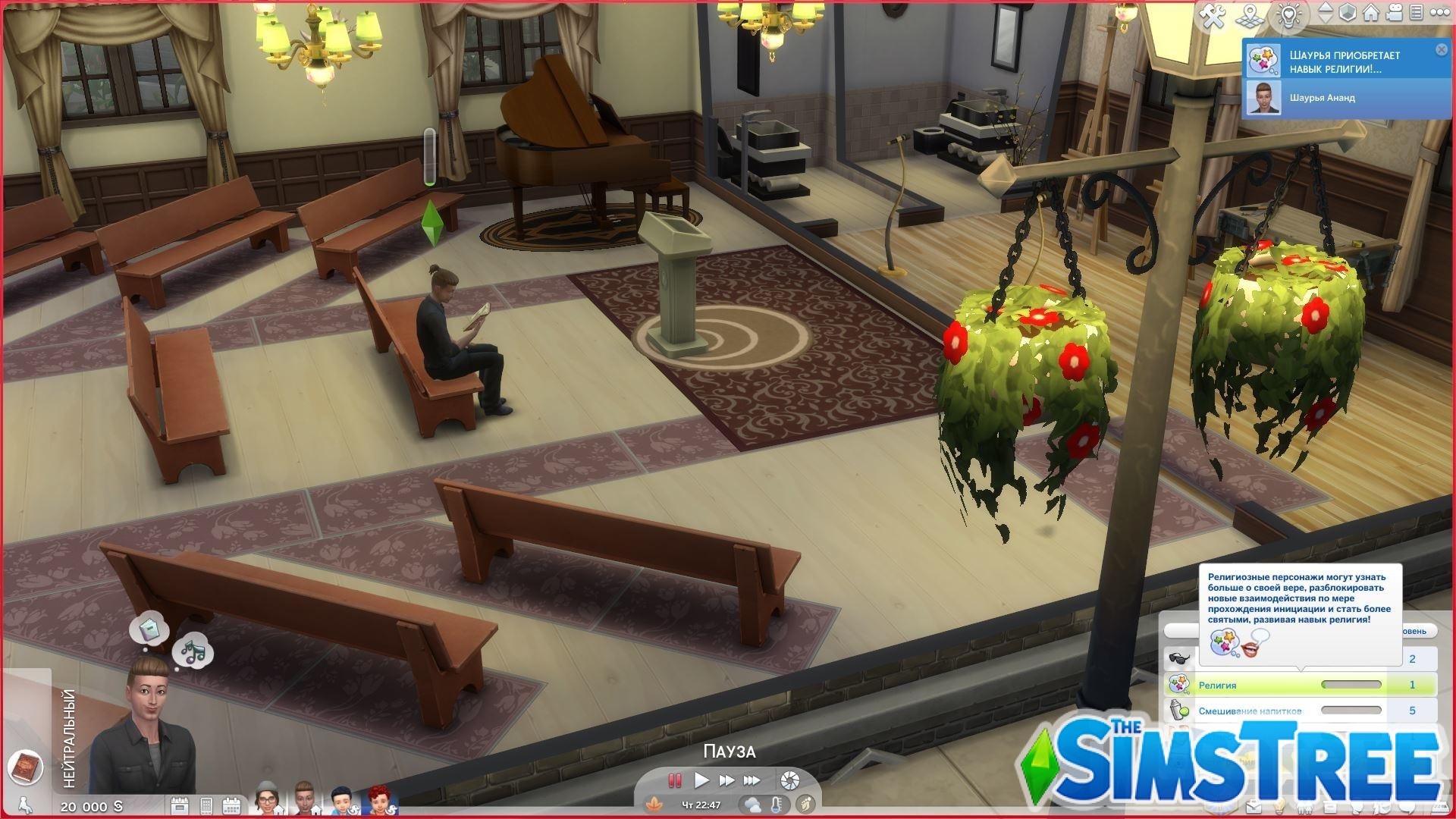Dismiss the religion skill notification
Screen dimensions: 1456x819
(x=1440, y=50)
